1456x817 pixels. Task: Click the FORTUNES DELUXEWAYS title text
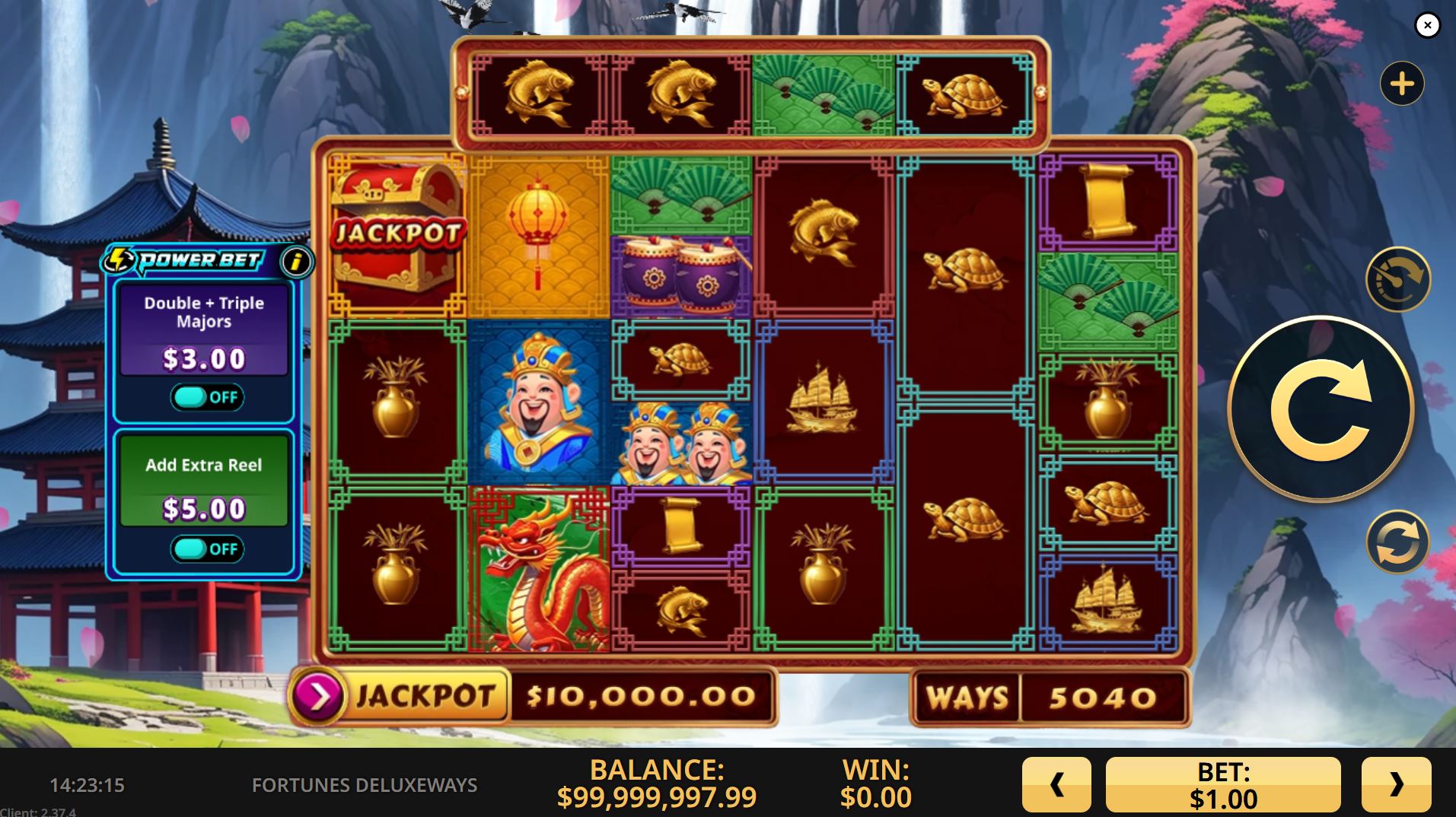[x=352, y=786]
